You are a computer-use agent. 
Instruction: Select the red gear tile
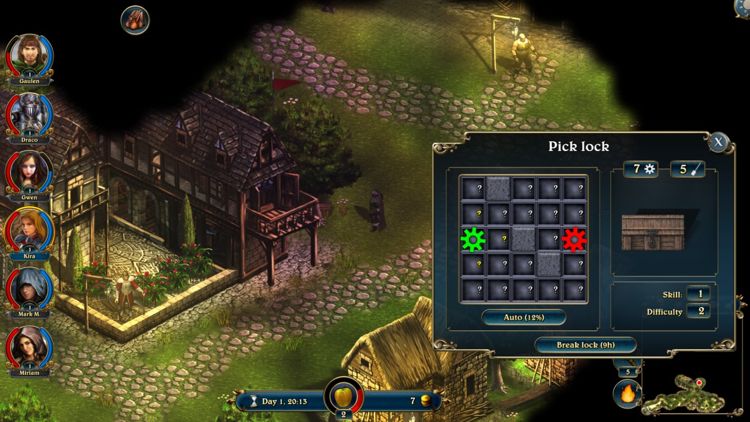click(573, 239)
